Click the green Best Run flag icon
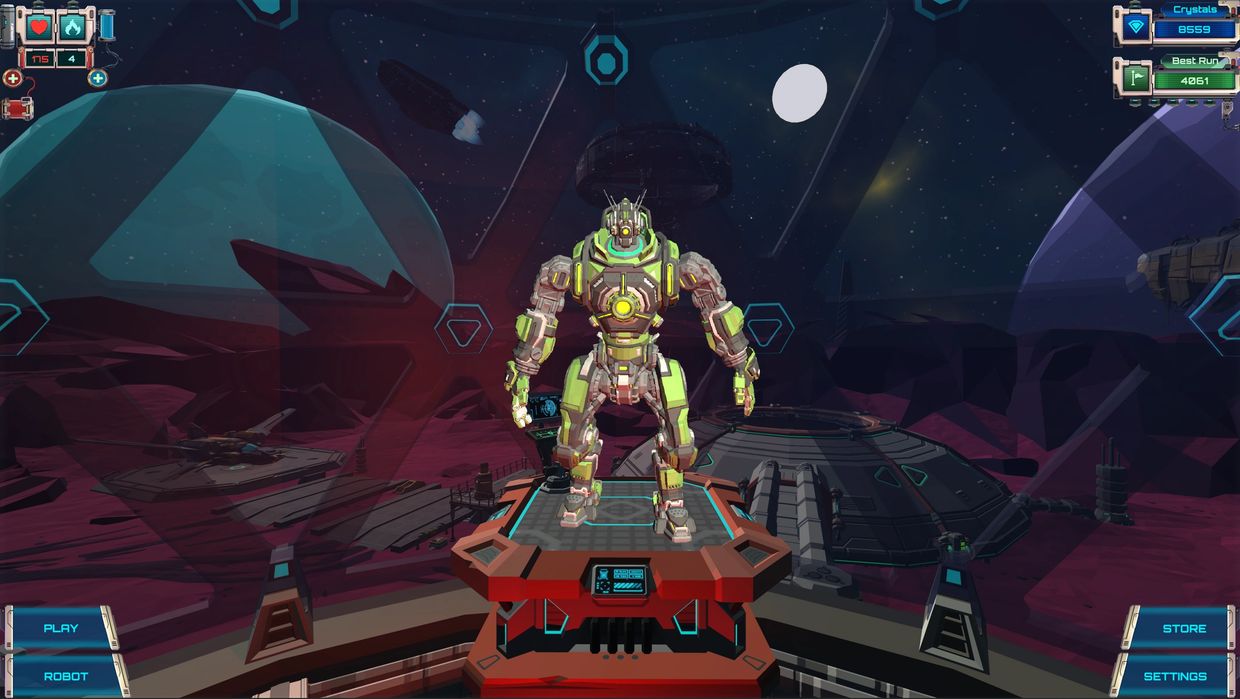1240x699 pixels. pos(1135,78)
